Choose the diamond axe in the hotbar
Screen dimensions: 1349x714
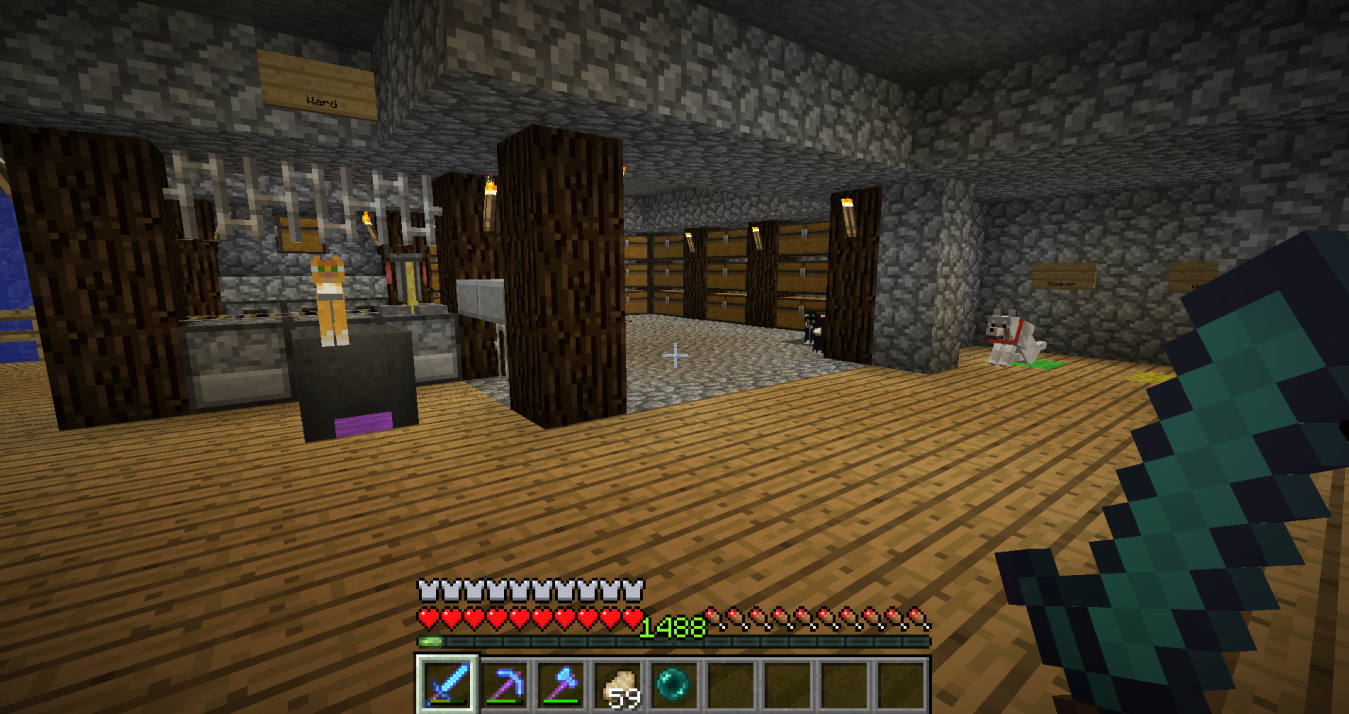click(x=560, y=684)
